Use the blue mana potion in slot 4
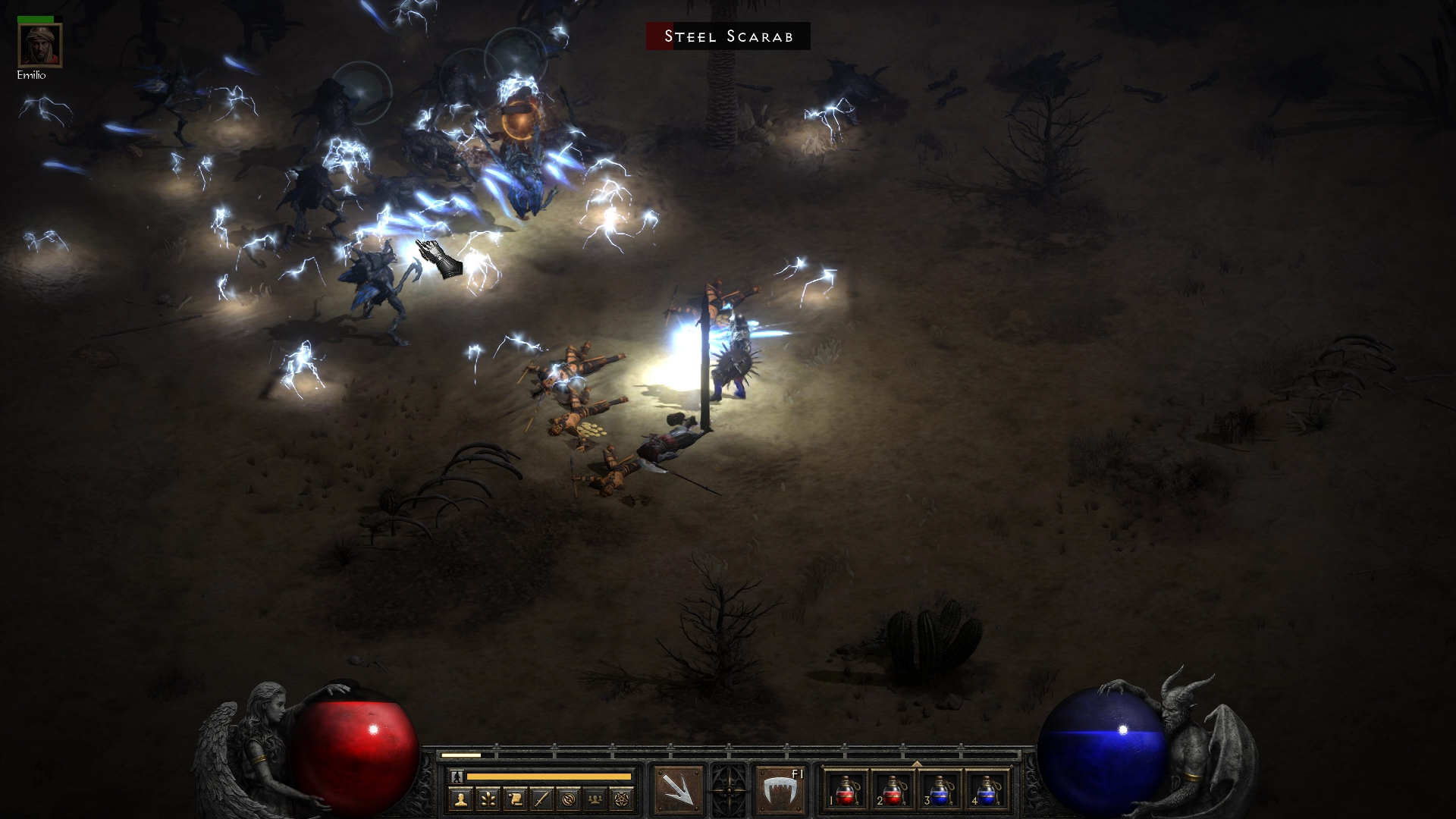 click(987, 789)
